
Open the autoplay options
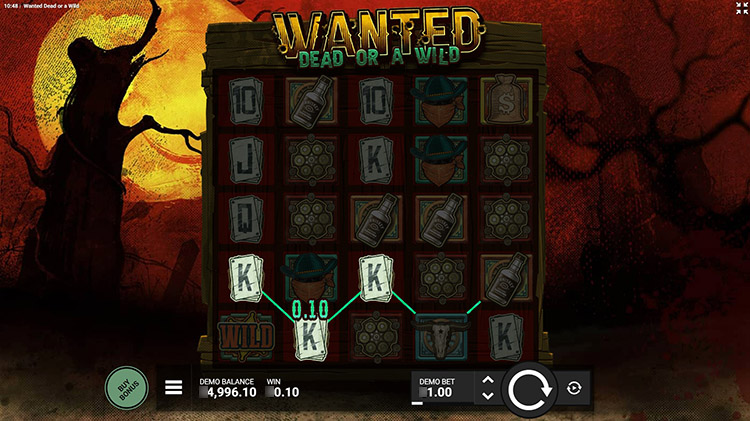574,388
